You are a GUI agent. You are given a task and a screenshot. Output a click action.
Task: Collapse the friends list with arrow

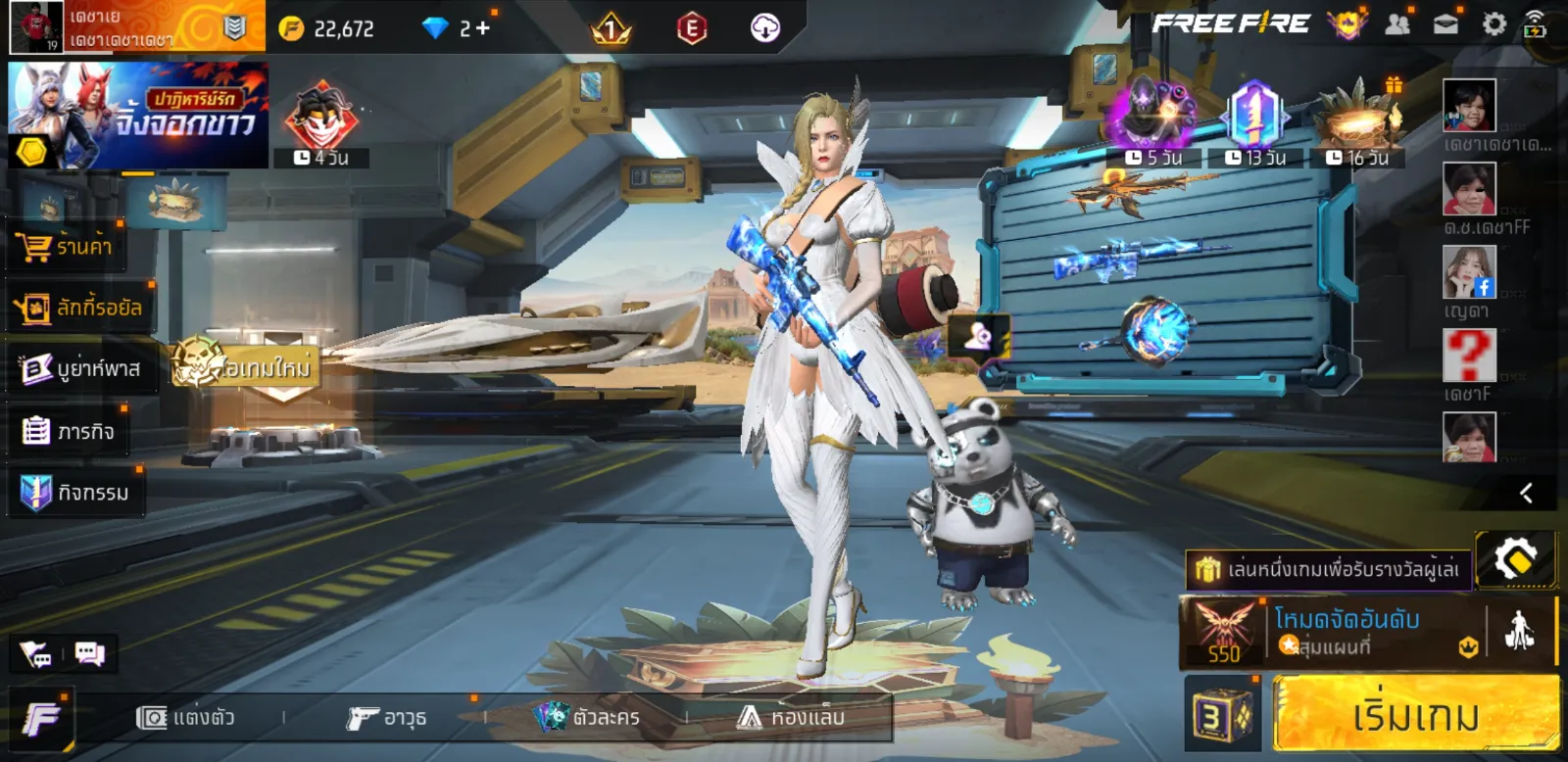pyautogui.click(x=1526, y=493)
